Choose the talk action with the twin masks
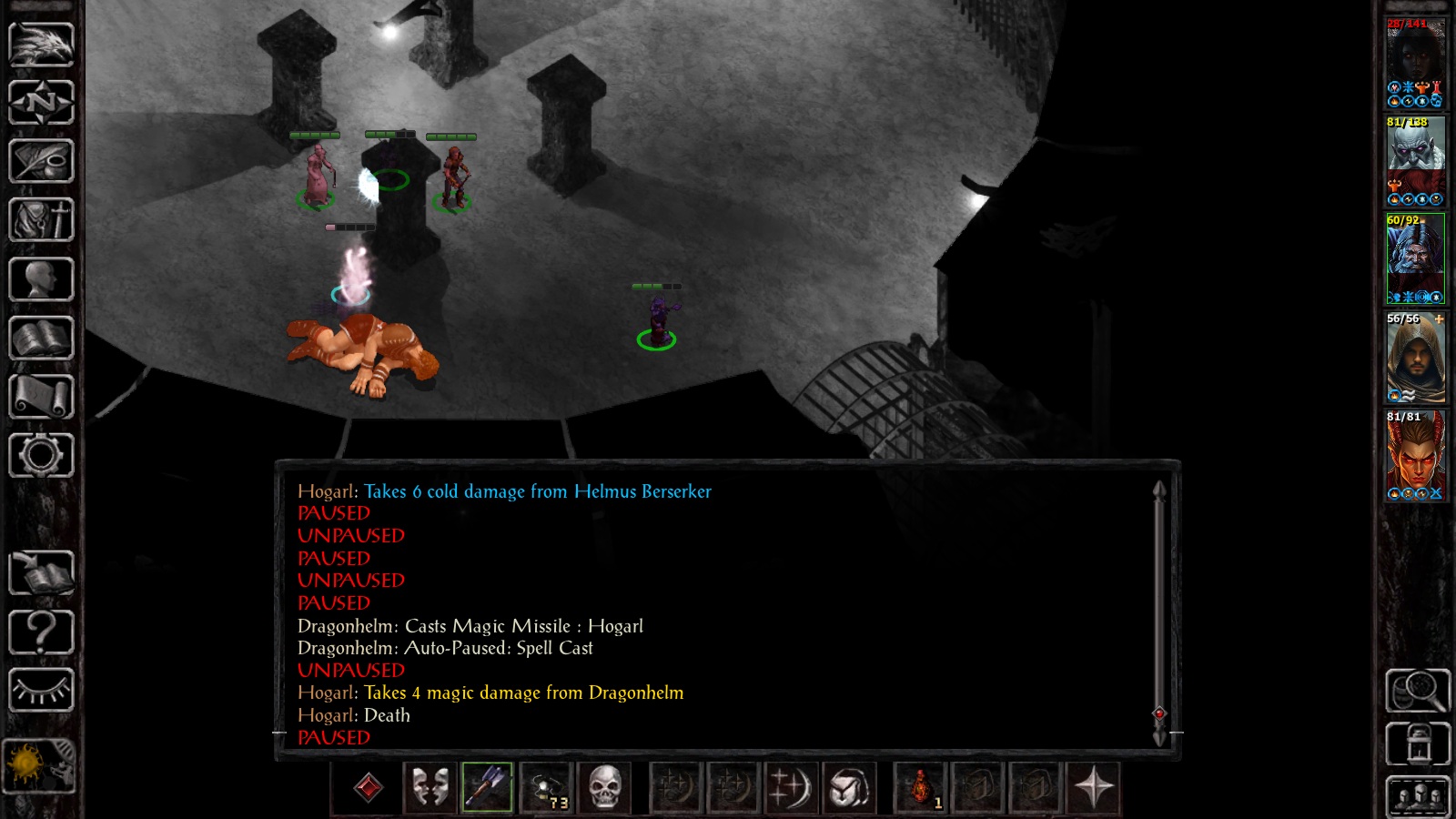 pyautogui.click(x=430, y=787)
